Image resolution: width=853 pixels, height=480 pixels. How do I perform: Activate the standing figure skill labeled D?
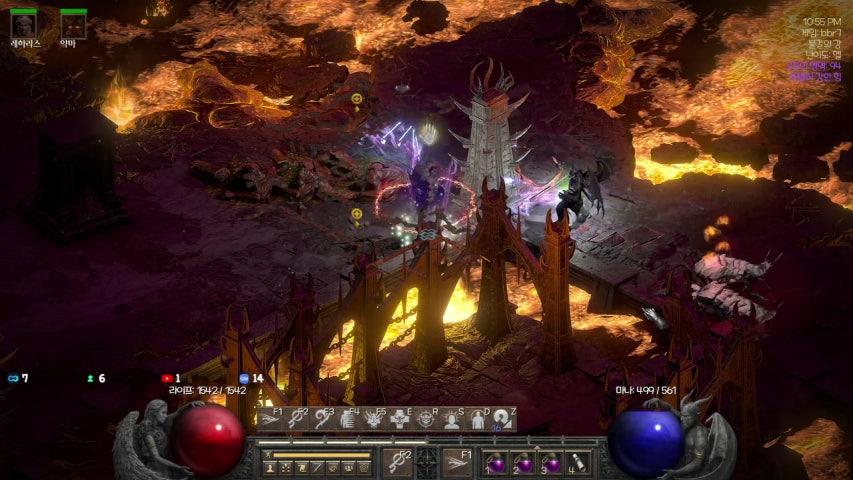point(478,419)
